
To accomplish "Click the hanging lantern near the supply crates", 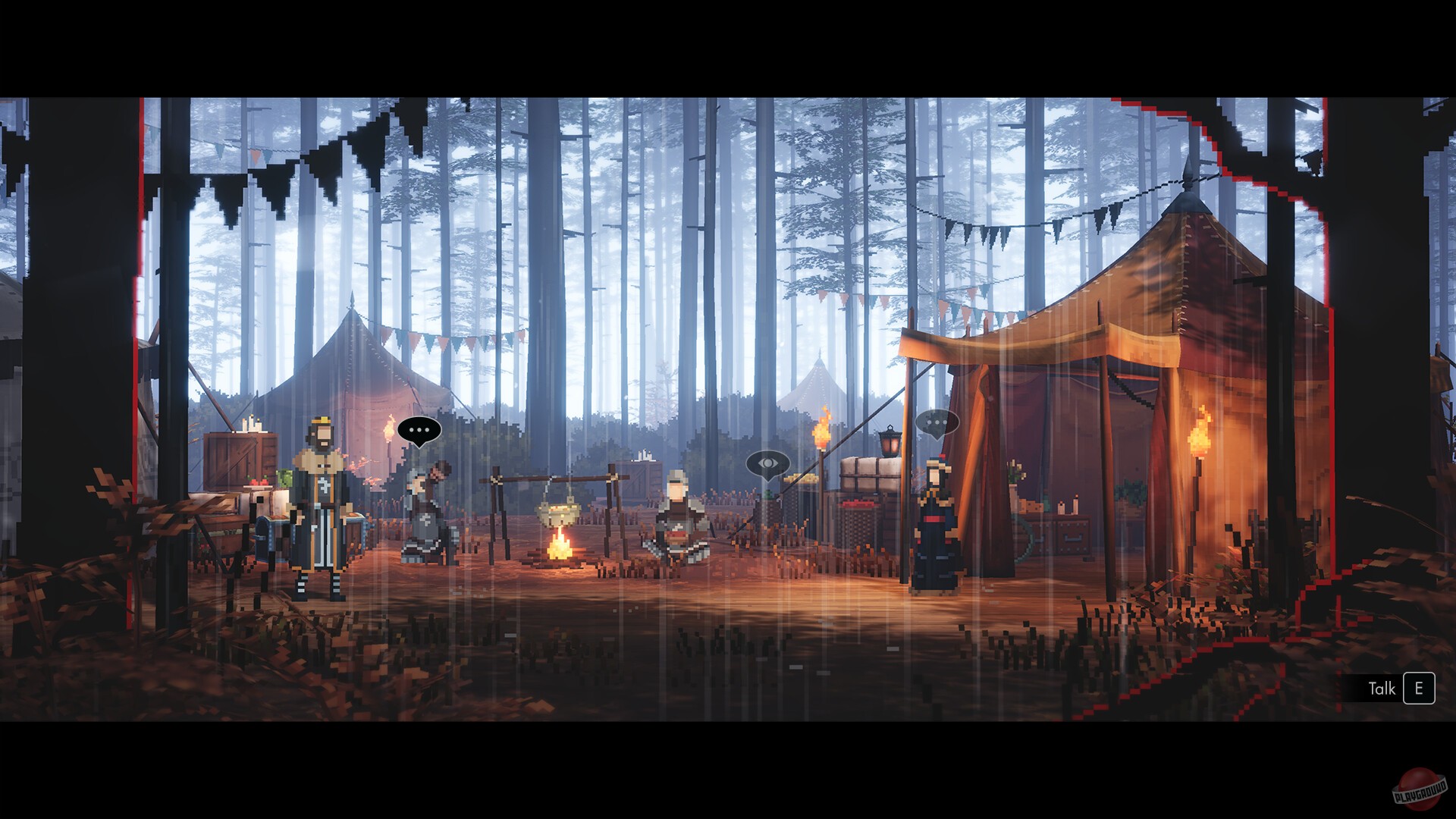I will (x=889, y=441).
